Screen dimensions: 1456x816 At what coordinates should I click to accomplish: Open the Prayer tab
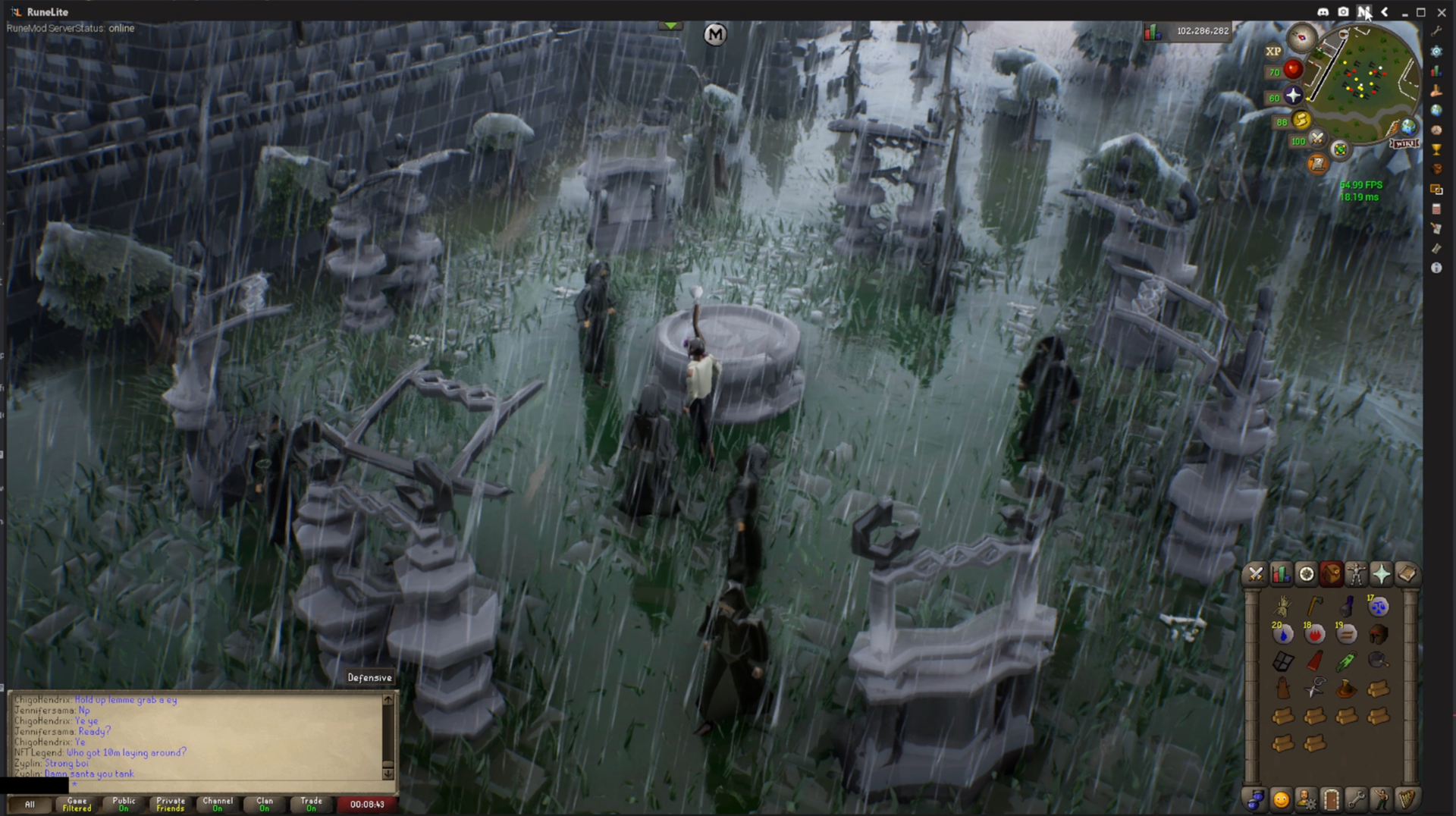click(1381, 574)
